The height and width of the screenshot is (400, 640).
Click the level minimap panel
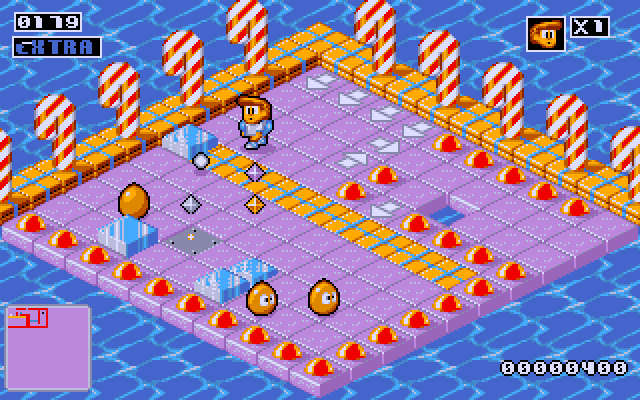[47, 346]
